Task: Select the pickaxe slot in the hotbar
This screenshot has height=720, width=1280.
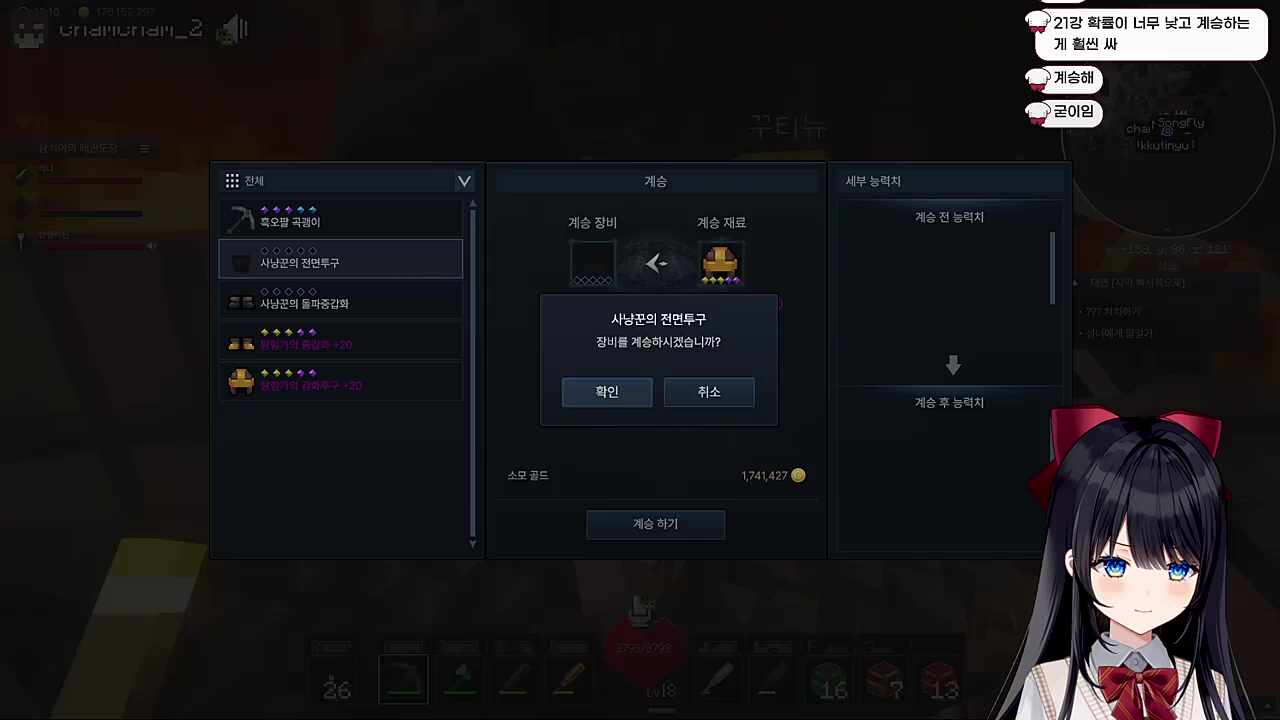Action: pyautogui.click(x=403, y=678)
